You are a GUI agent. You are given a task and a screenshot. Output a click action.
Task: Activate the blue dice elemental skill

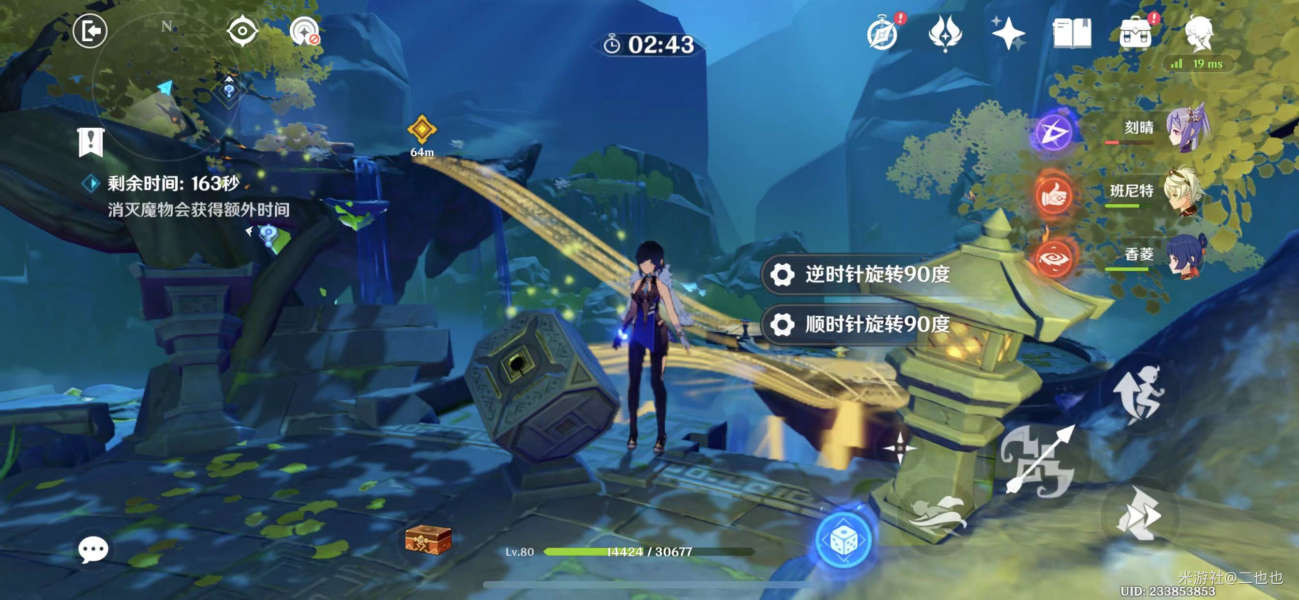844,541
